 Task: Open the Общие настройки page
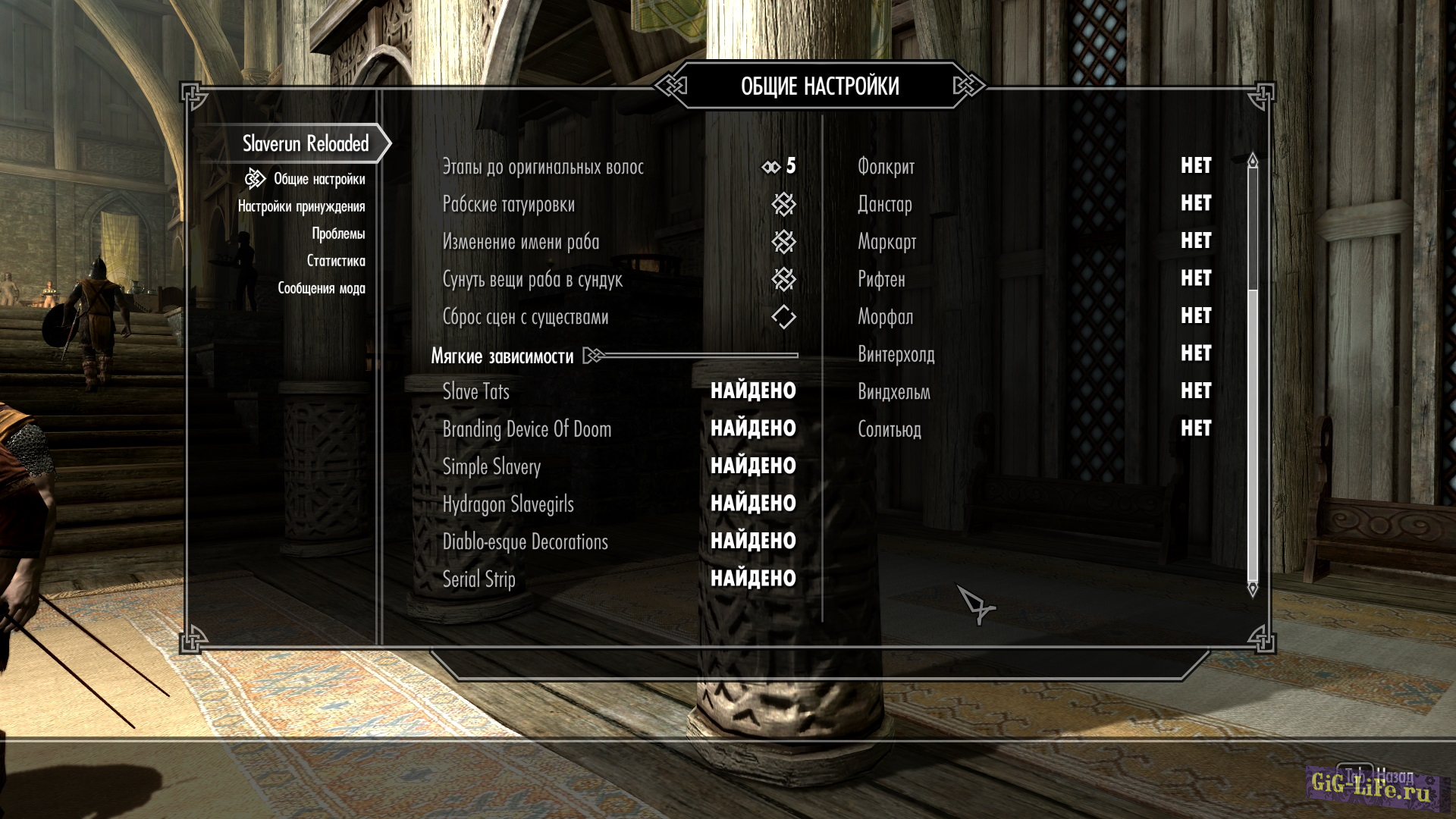318,179
